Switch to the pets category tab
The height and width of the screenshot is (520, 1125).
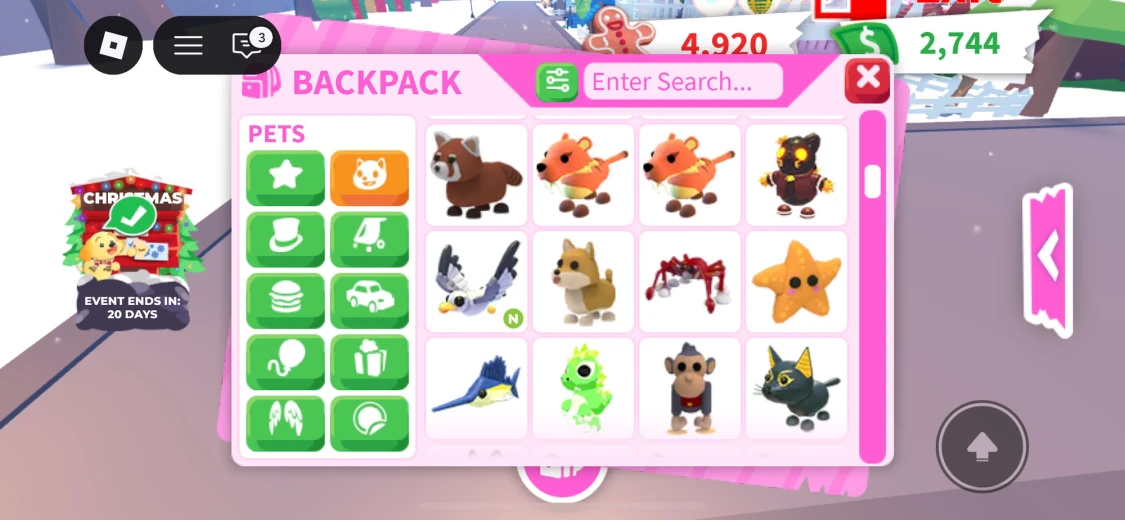[369, 178]
